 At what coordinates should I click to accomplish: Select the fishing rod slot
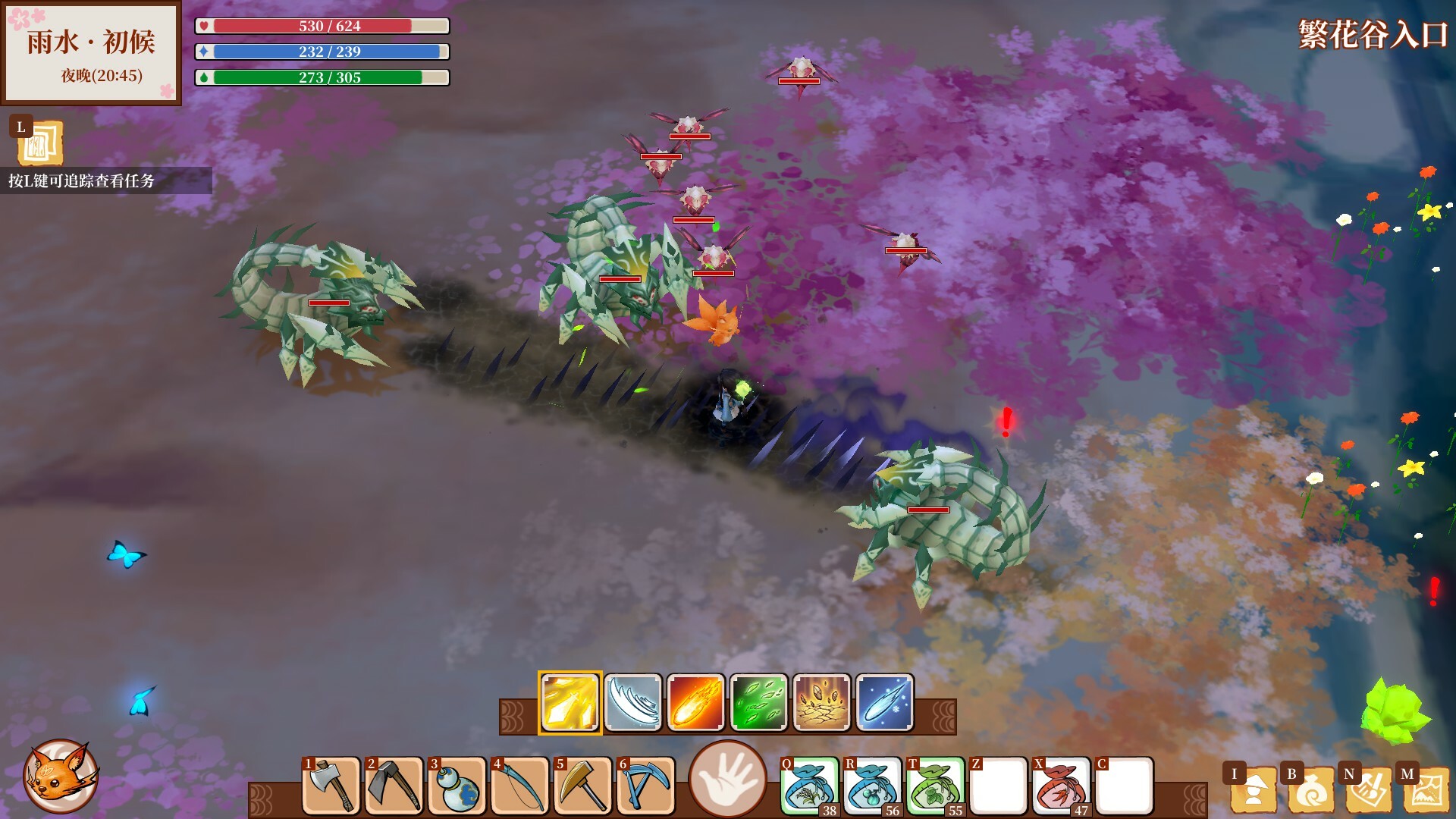click(520, 786)
